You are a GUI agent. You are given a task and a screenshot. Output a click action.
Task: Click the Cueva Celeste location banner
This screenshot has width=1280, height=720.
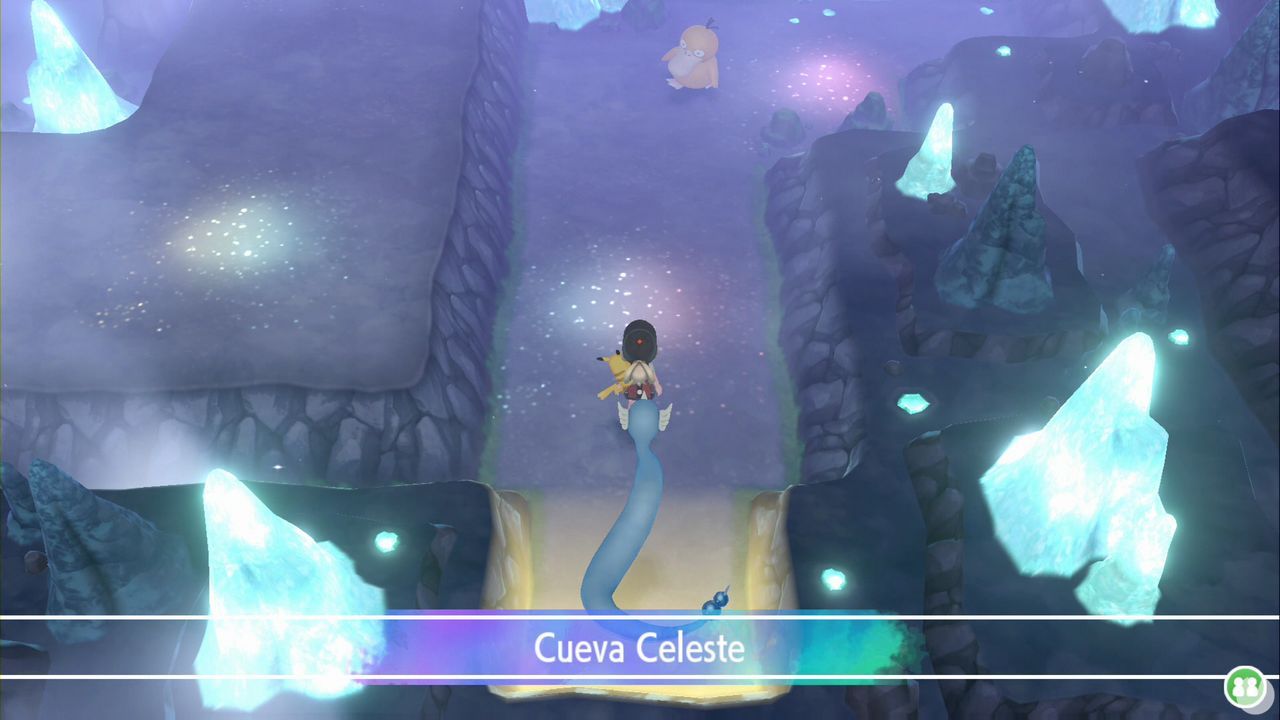click(x=640, y=650)
